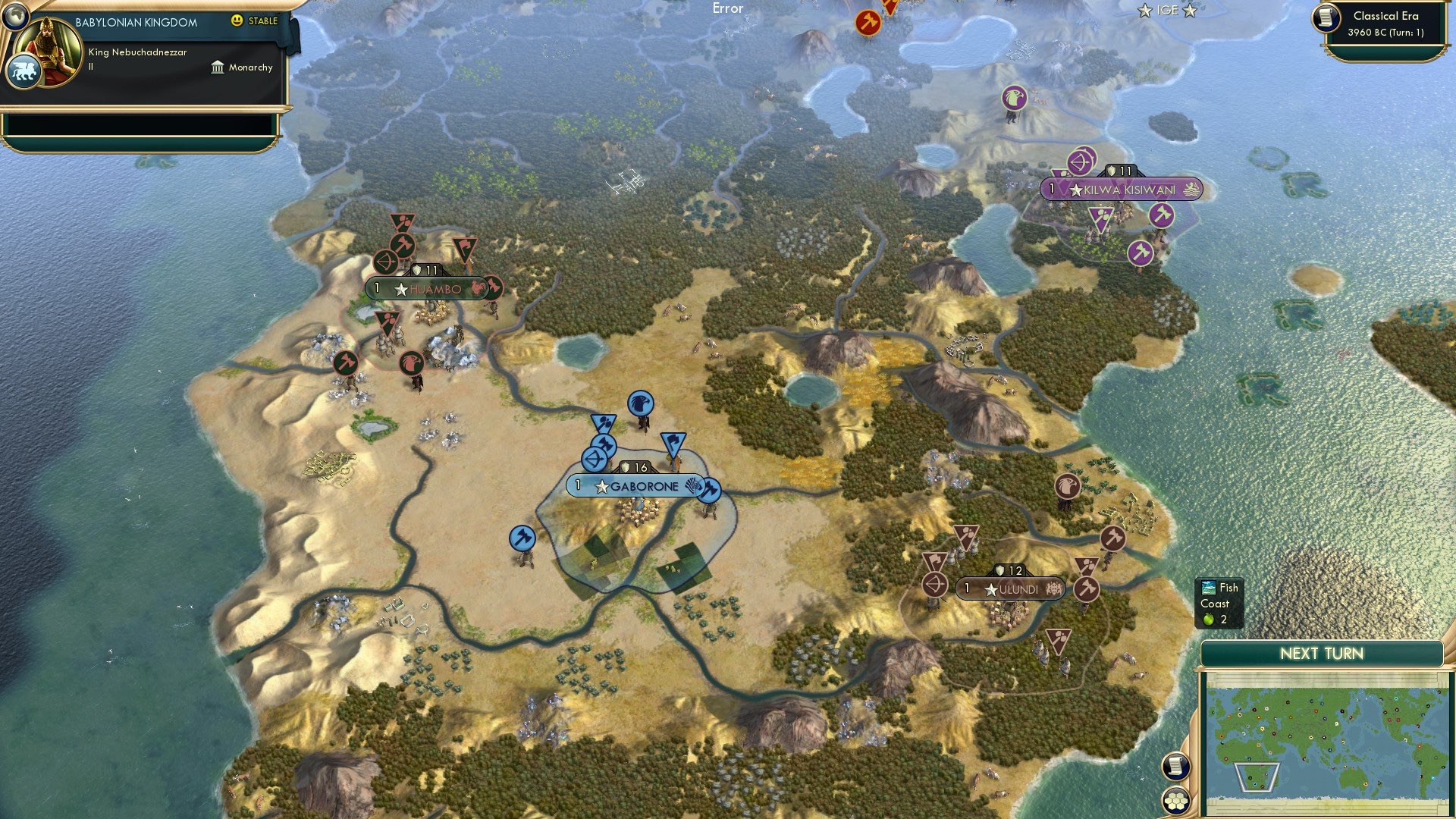This screenshot has width=1456, height=819.
Task: Click the Monarchy government icon
Action: click(x=217, y=67)
